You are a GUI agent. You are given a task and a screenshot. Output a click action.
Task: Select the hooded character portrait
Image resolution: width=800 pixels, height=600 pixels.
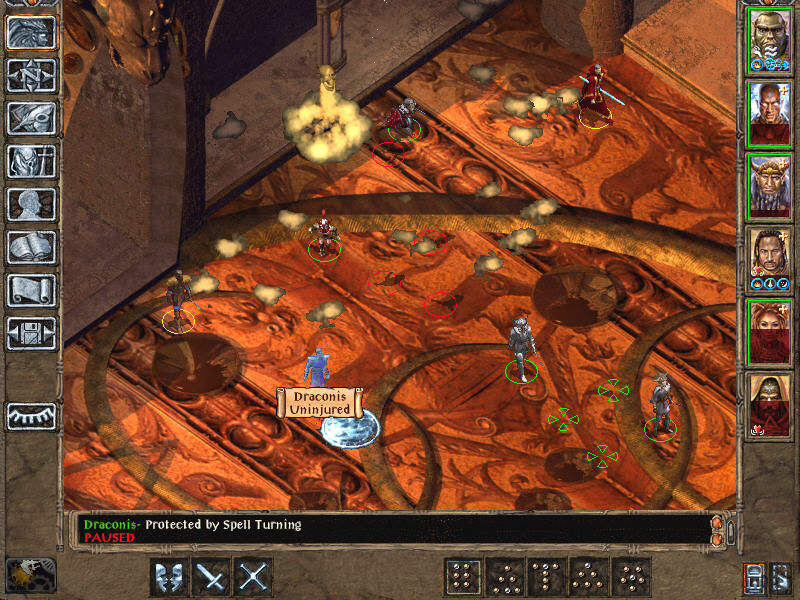[x=770, y=401]
